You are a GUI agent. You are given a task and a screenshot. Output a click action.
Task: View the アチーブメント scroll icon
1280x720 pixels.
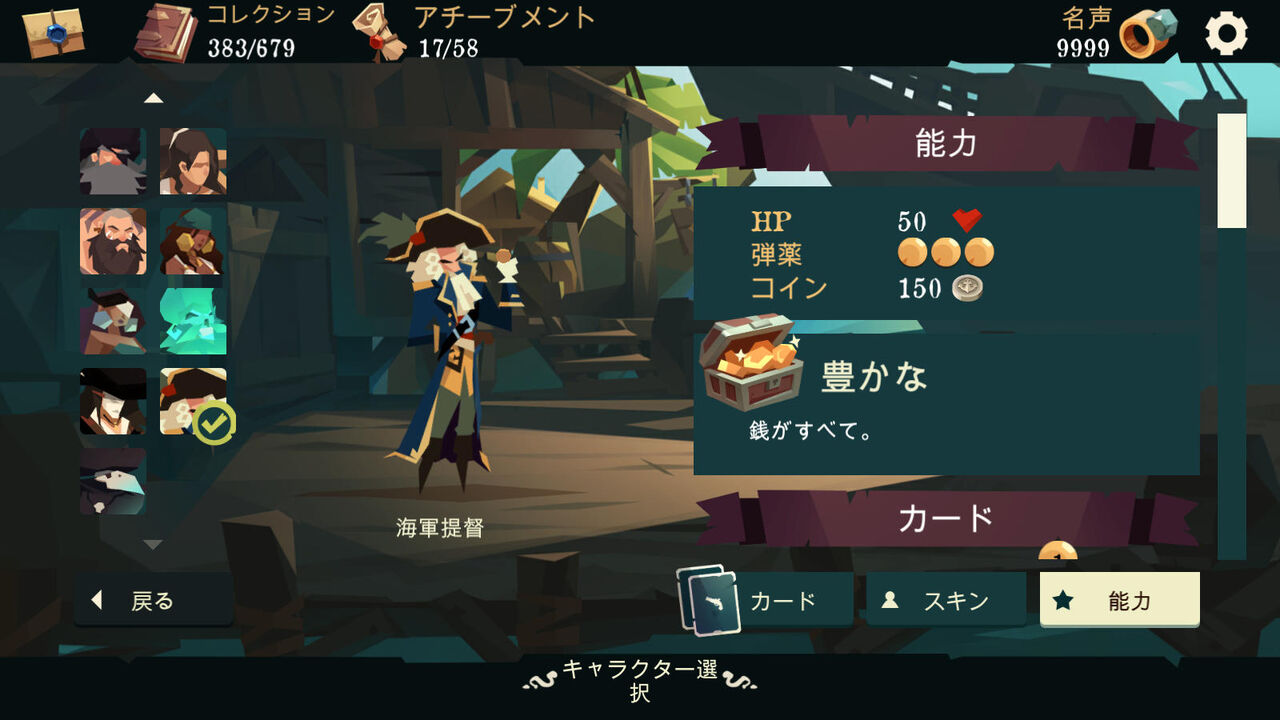pyautogui.click(x=375, y=30)
